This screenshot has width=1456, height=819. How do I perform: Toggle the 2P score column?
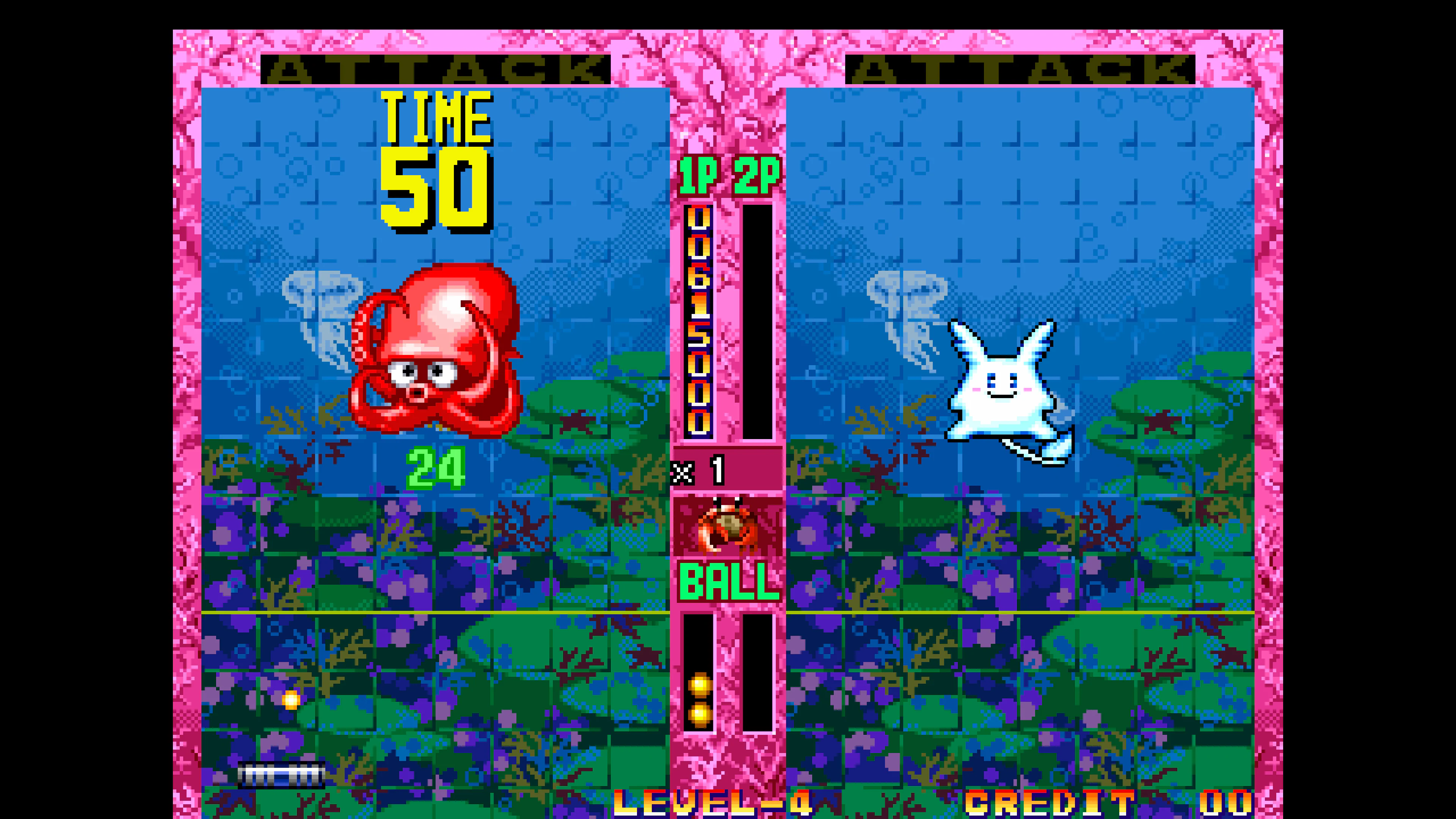pyautogui.click(x=758, y=322)
